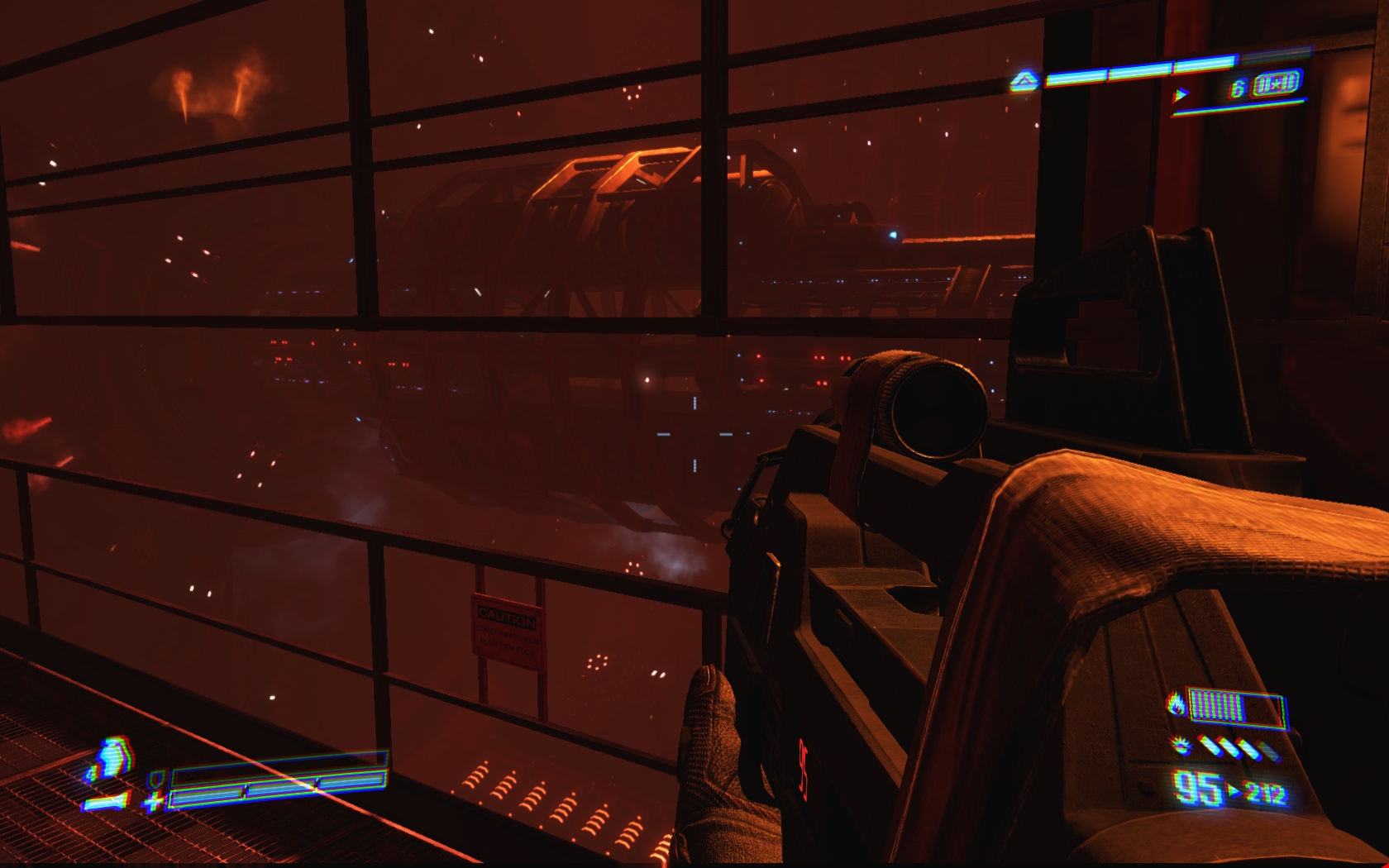Click the health cross icon

point(154,800)
